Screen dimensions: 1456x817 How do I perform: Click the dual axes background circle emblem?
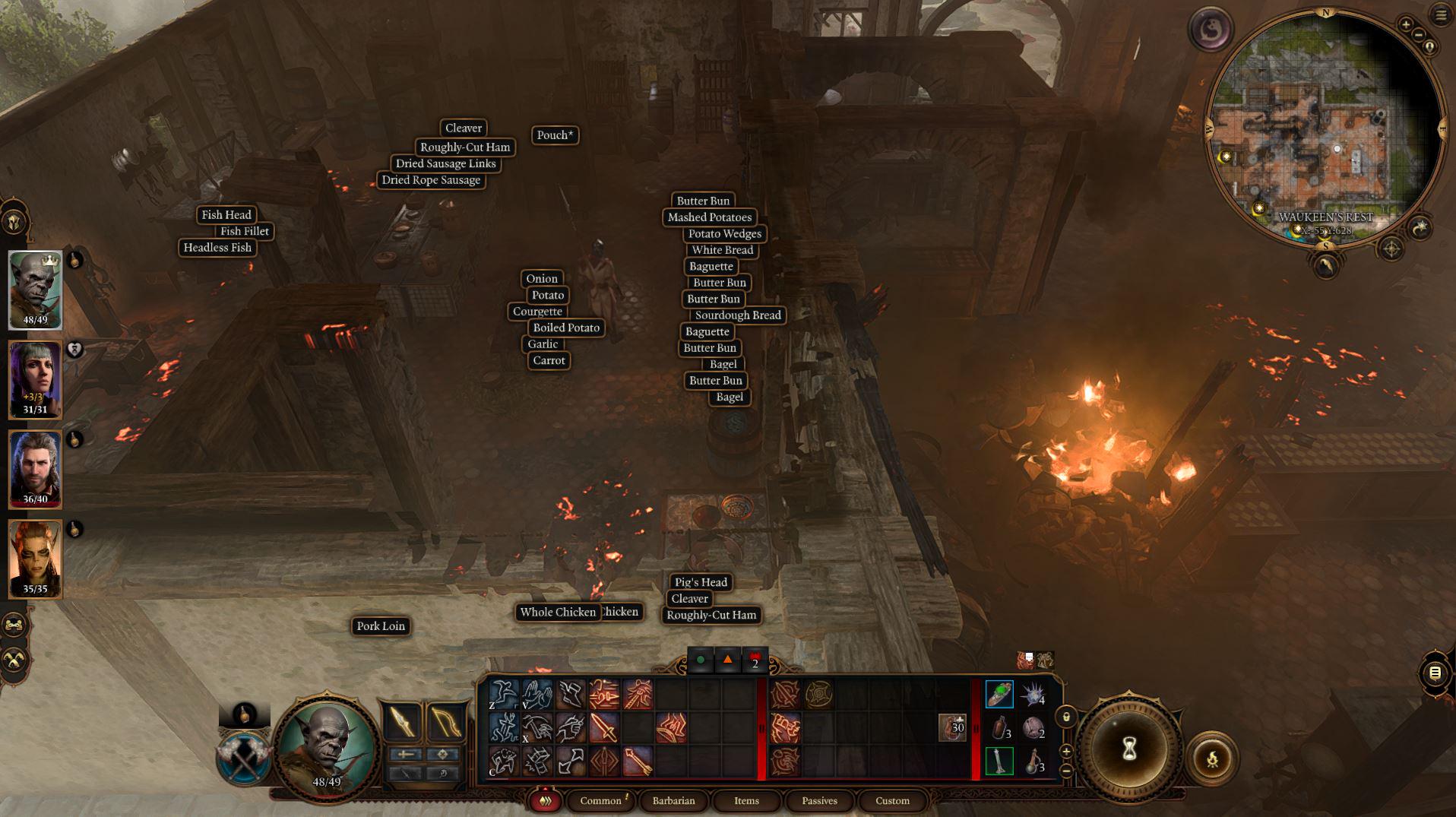[242, 756]
